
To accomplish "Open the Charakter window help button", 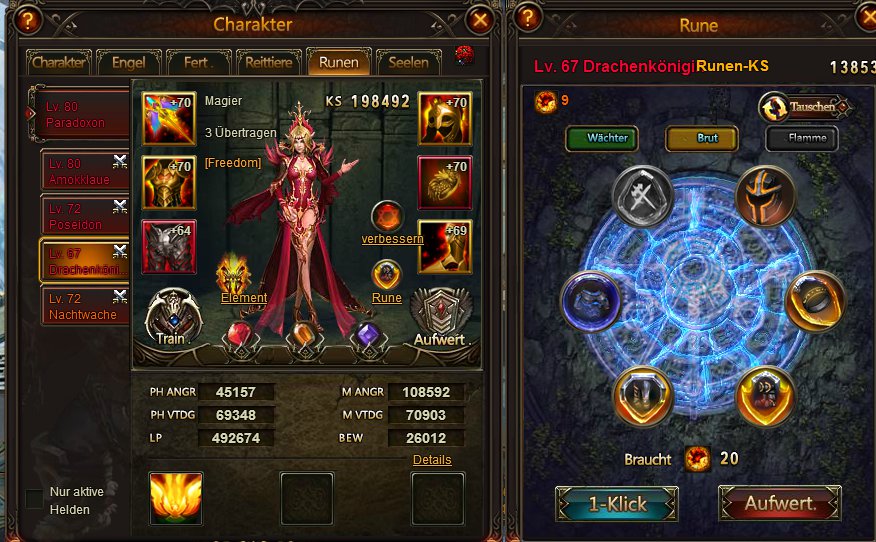I will click(x=30, y=20).
